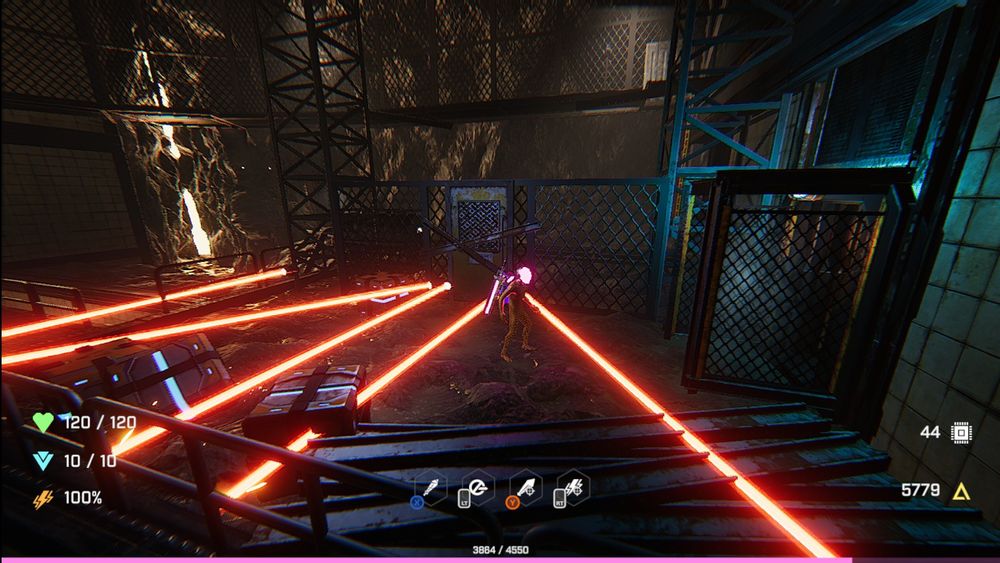Click the green heart health icon
This screenshot has height=563, width=1000.
43,422
